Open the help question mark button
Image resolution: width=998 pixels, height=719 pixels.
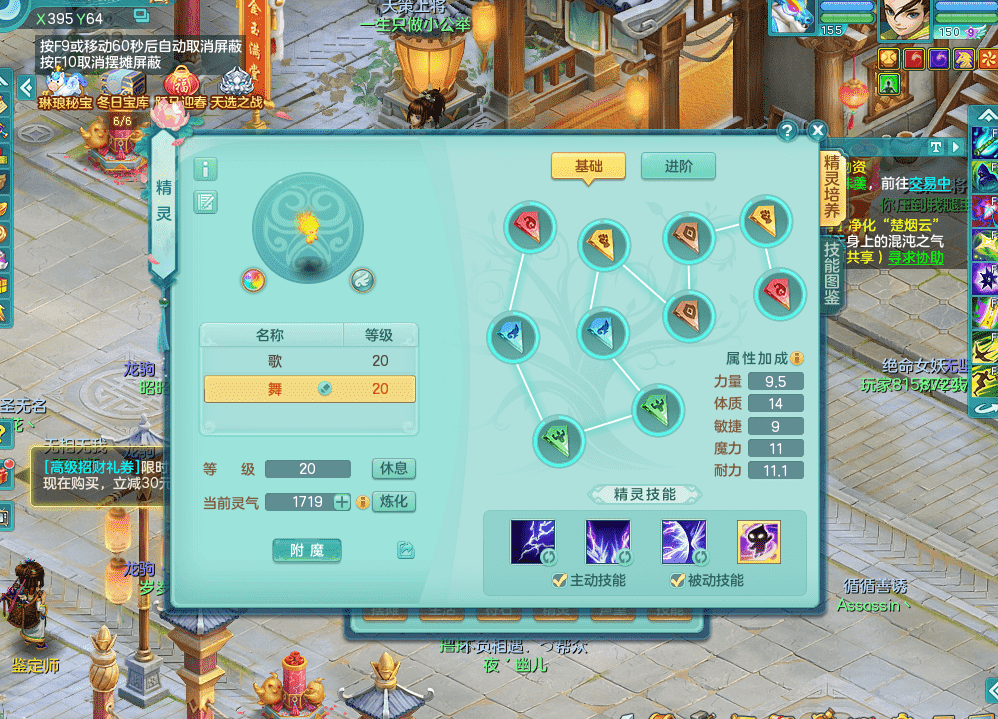[x=787, y=131]
